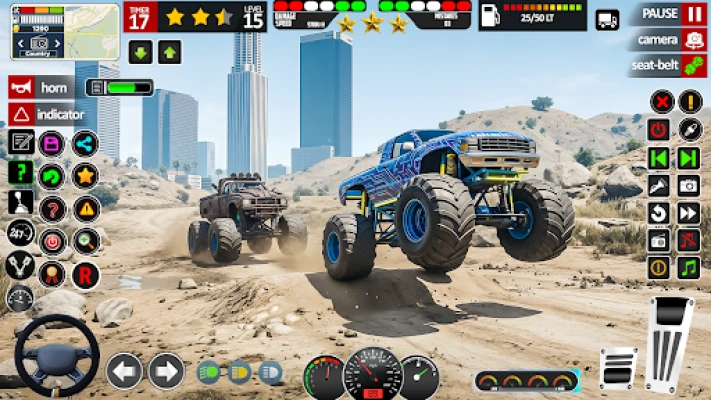711x400 pixels.
Task: Select the gold star icon
Action: [85, 176]
